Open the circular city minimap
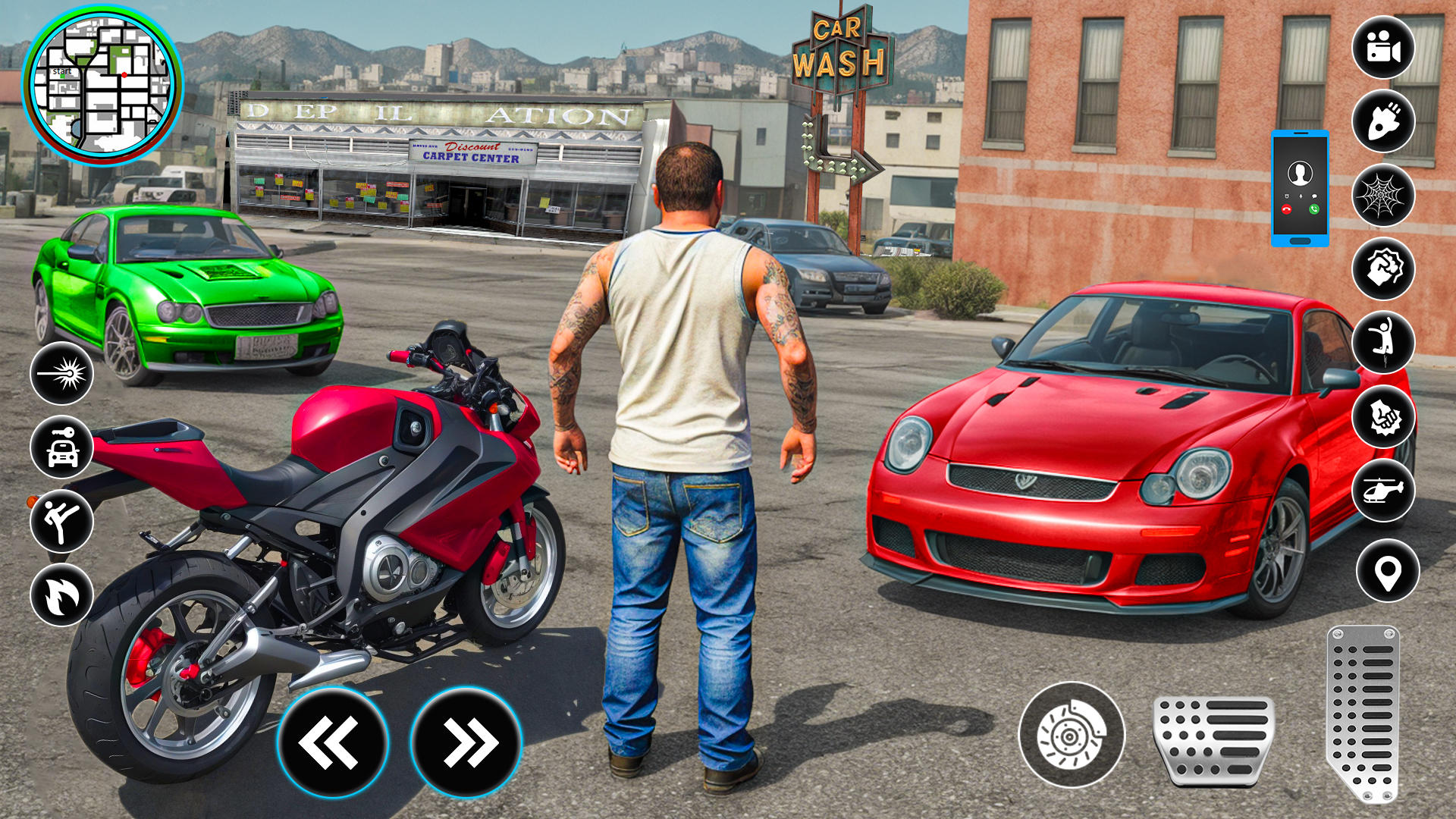Screen dimensions: 1456x819 tap(102, 85)
